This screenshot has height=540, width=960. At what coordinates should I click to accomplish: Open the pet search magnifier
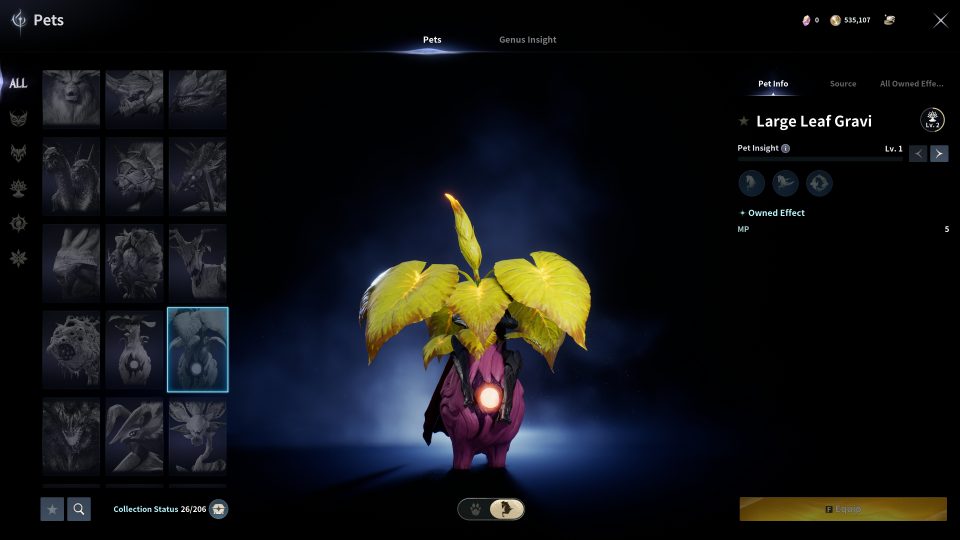point(78,509)
